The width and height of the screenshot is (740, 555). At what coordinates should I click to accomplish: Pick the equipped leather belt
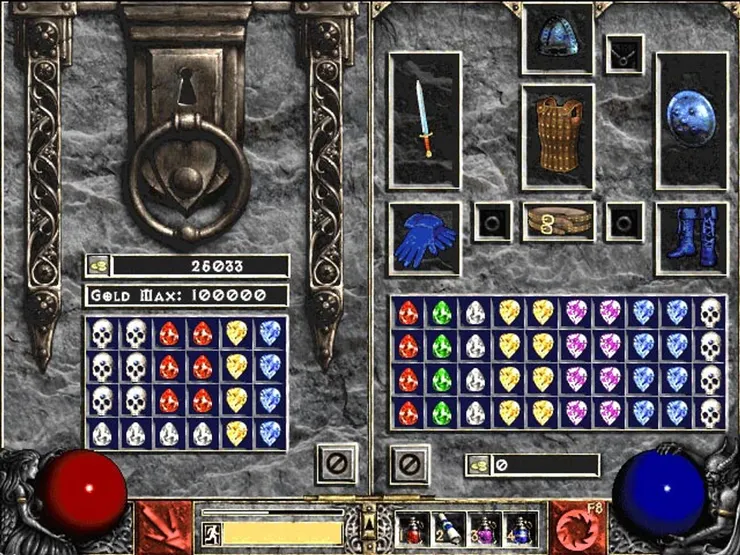tap(557, 221)
